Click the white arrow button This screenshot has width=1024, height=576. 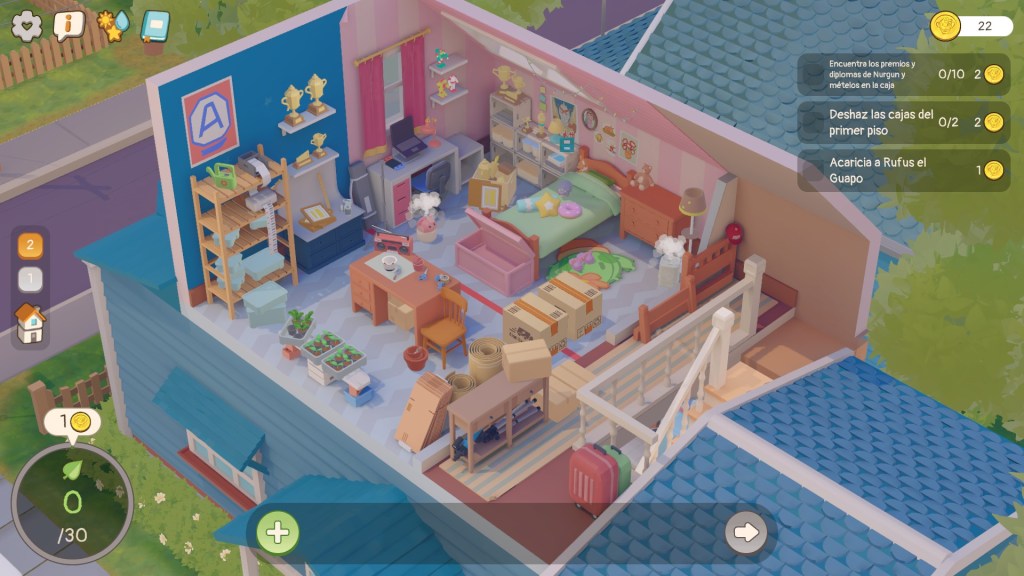[746, 532]
